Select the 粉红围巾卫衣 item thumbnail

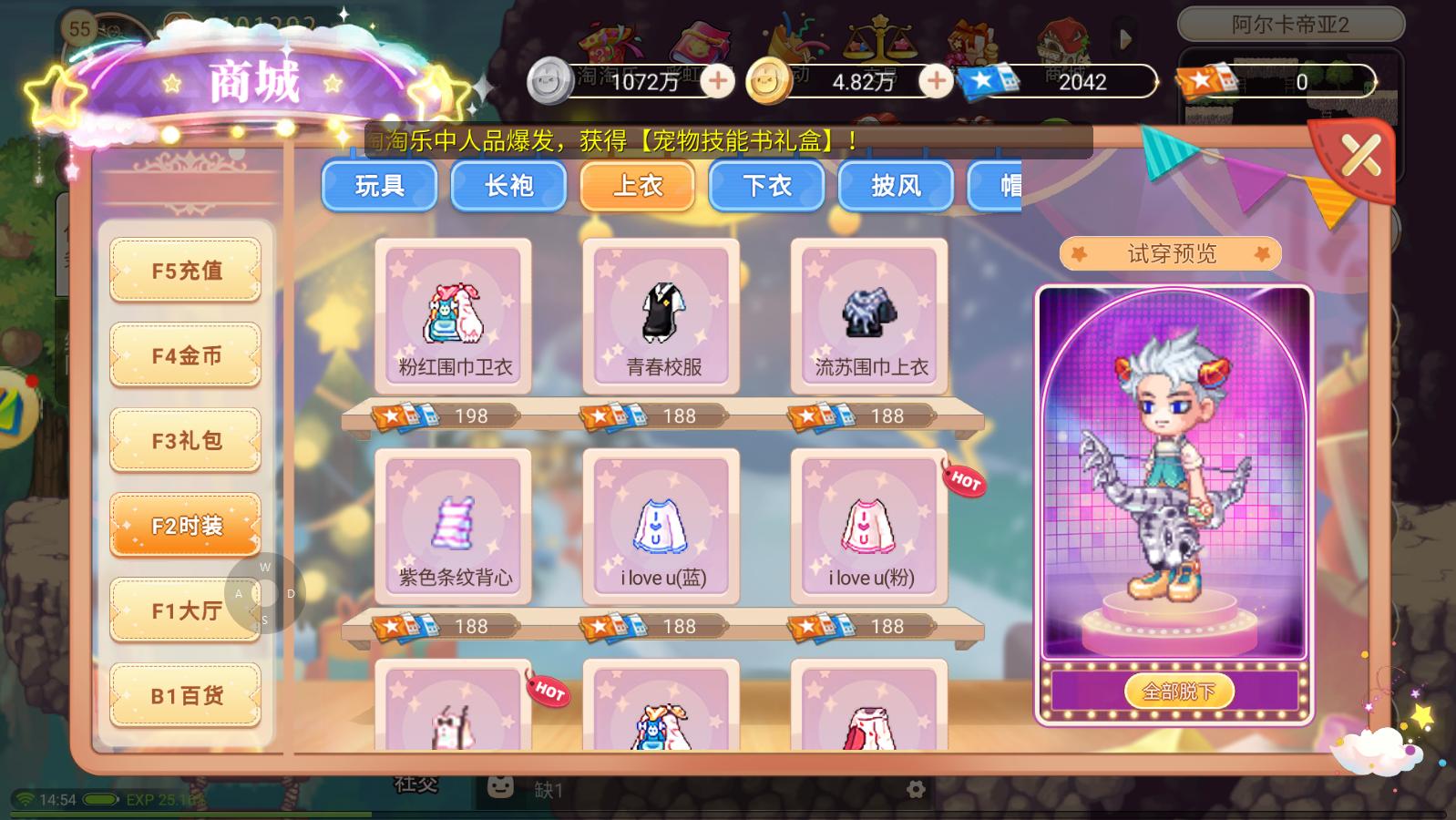click(453, 314)
